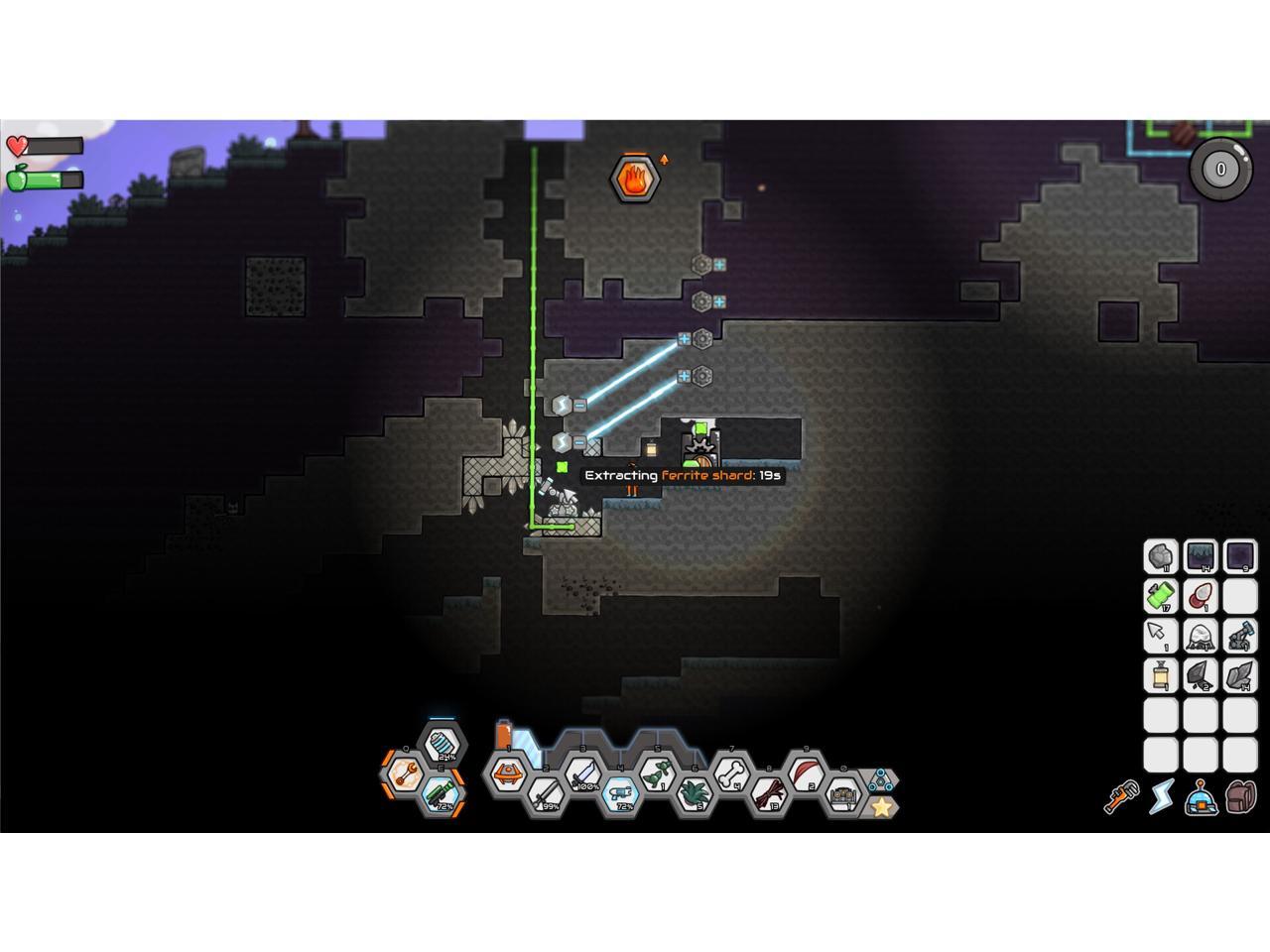Viewport: 1270px width, 952px height.
Task: Open the backpack inventory button
Action: pos(1241,795)
